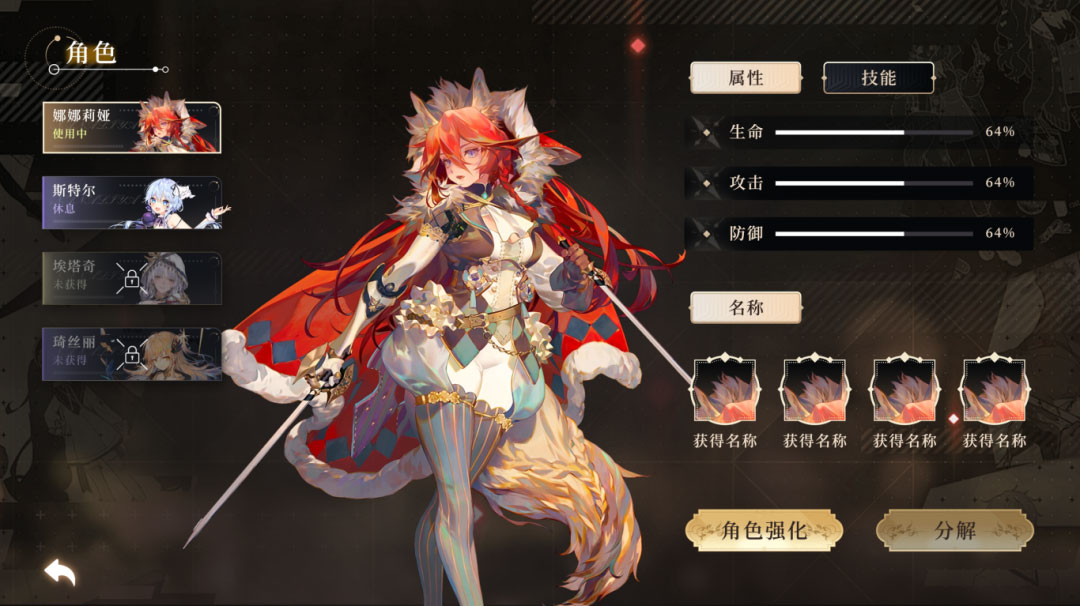Select the 娜娜莉娅 character entry
This screenshot has height=606, width=1080.
coord(131,126)
